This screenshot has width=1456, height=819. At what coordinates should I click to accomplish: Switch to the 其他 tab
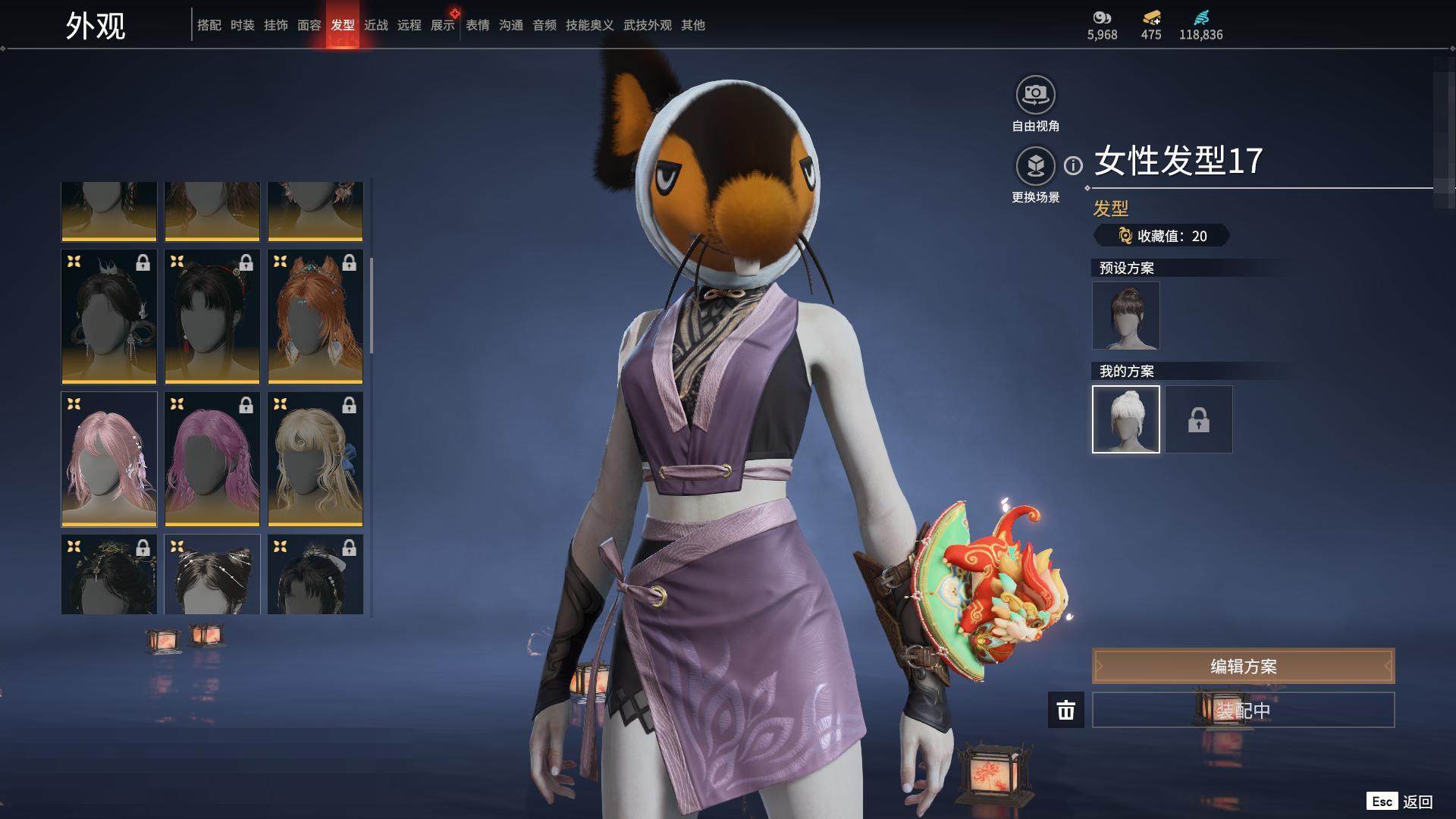coord(693,25)
